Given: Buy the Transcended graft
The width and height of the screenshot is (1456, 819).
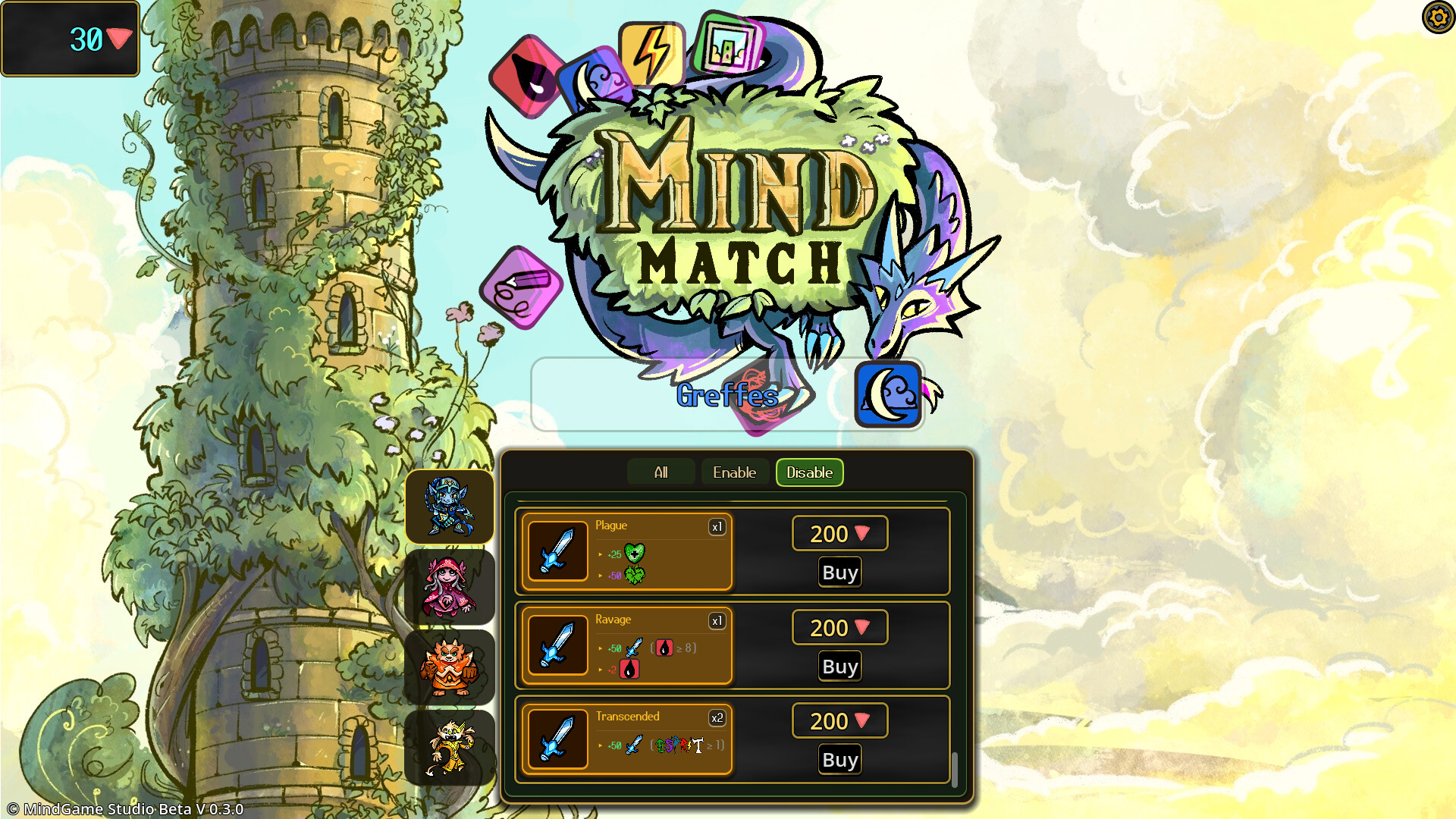Looking at the screenshot, I should 839,759.
